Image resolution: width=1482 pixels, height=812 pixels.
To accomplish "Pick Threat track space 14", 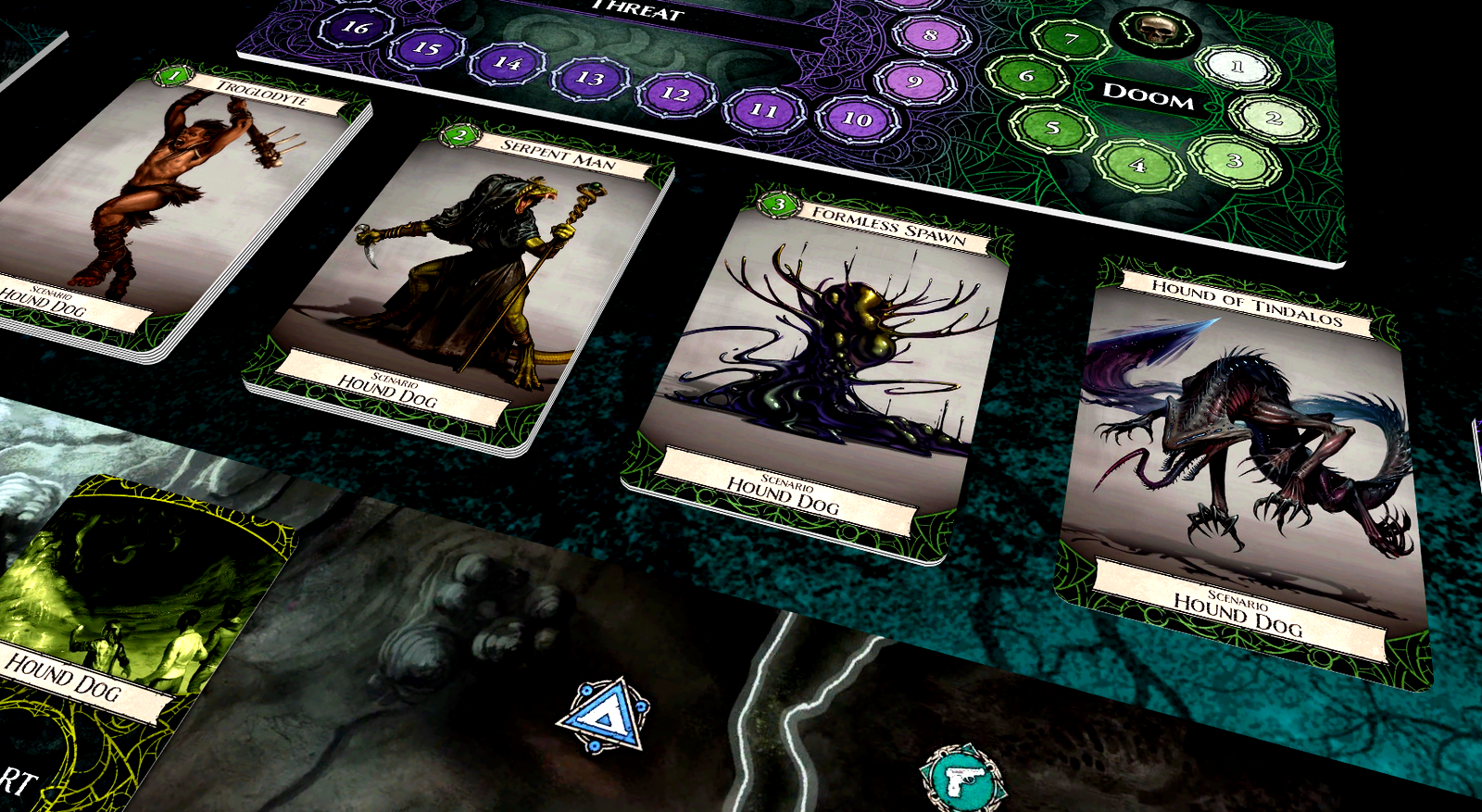I will (508, 63).
